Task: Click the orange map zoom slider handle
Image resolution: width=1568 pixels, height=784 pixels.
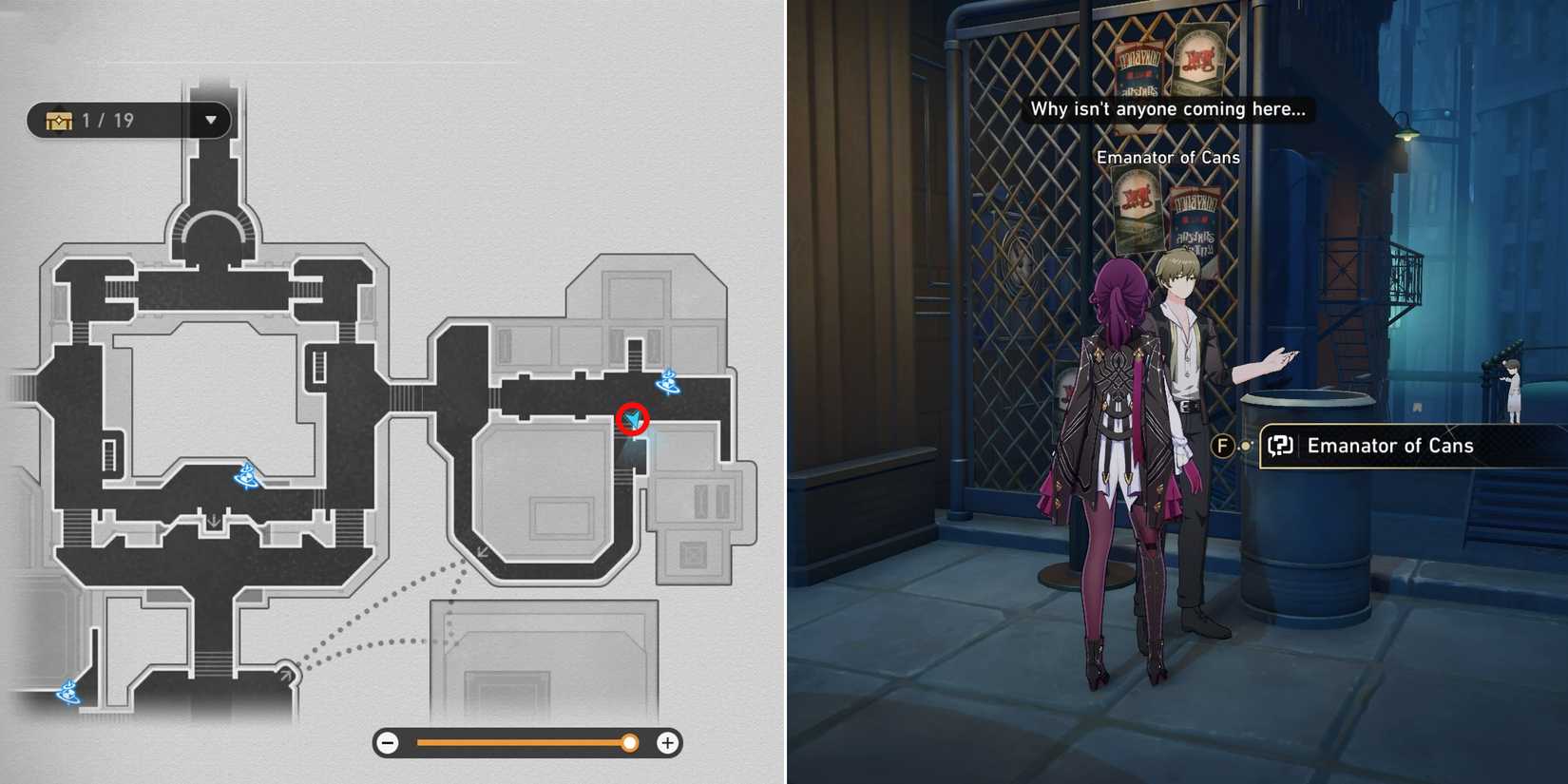Action: (x=630, y=743)
